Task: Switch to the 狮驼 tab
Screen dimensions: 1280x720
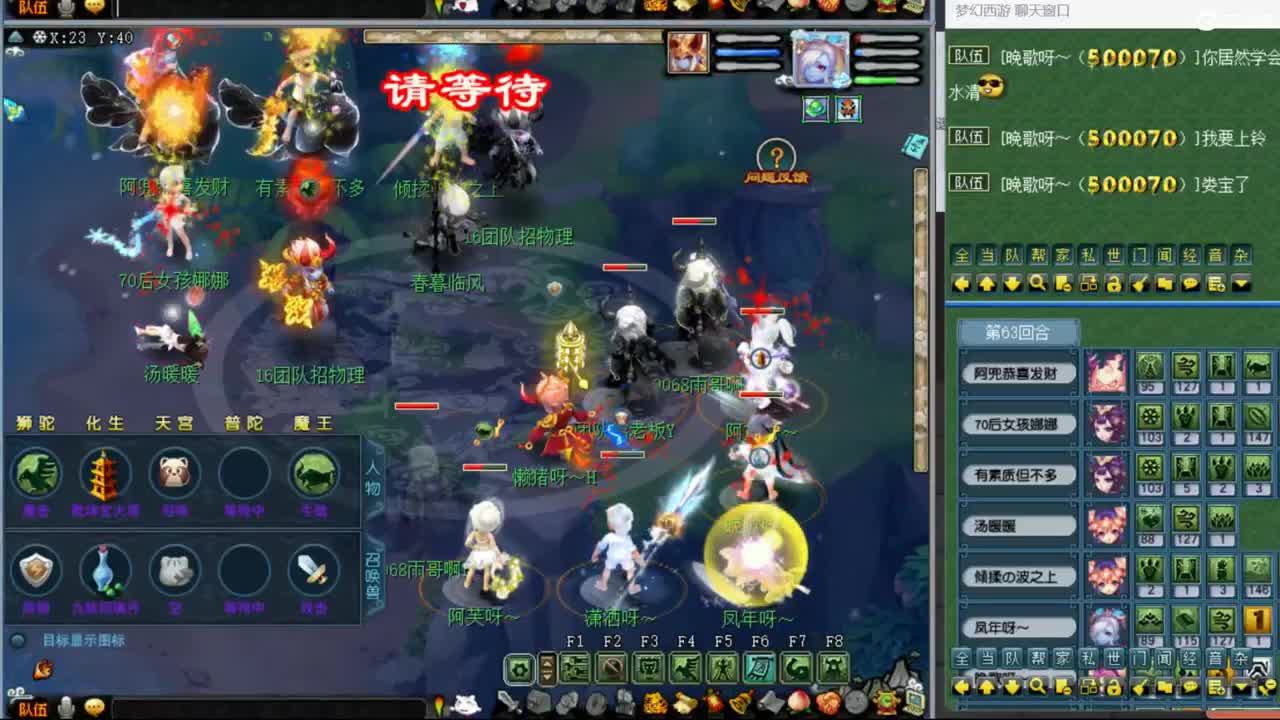Action: click(x=35, y=423)
